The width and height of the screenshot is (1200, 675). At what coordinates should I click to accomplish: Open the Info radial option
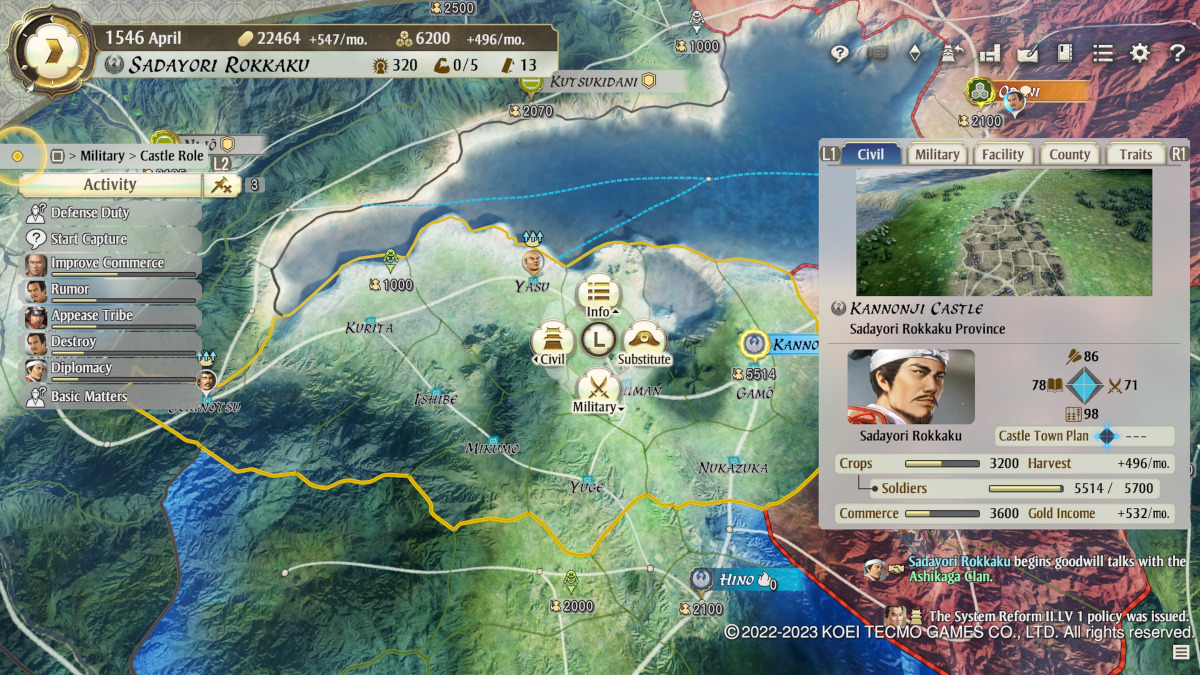[598, 295]
